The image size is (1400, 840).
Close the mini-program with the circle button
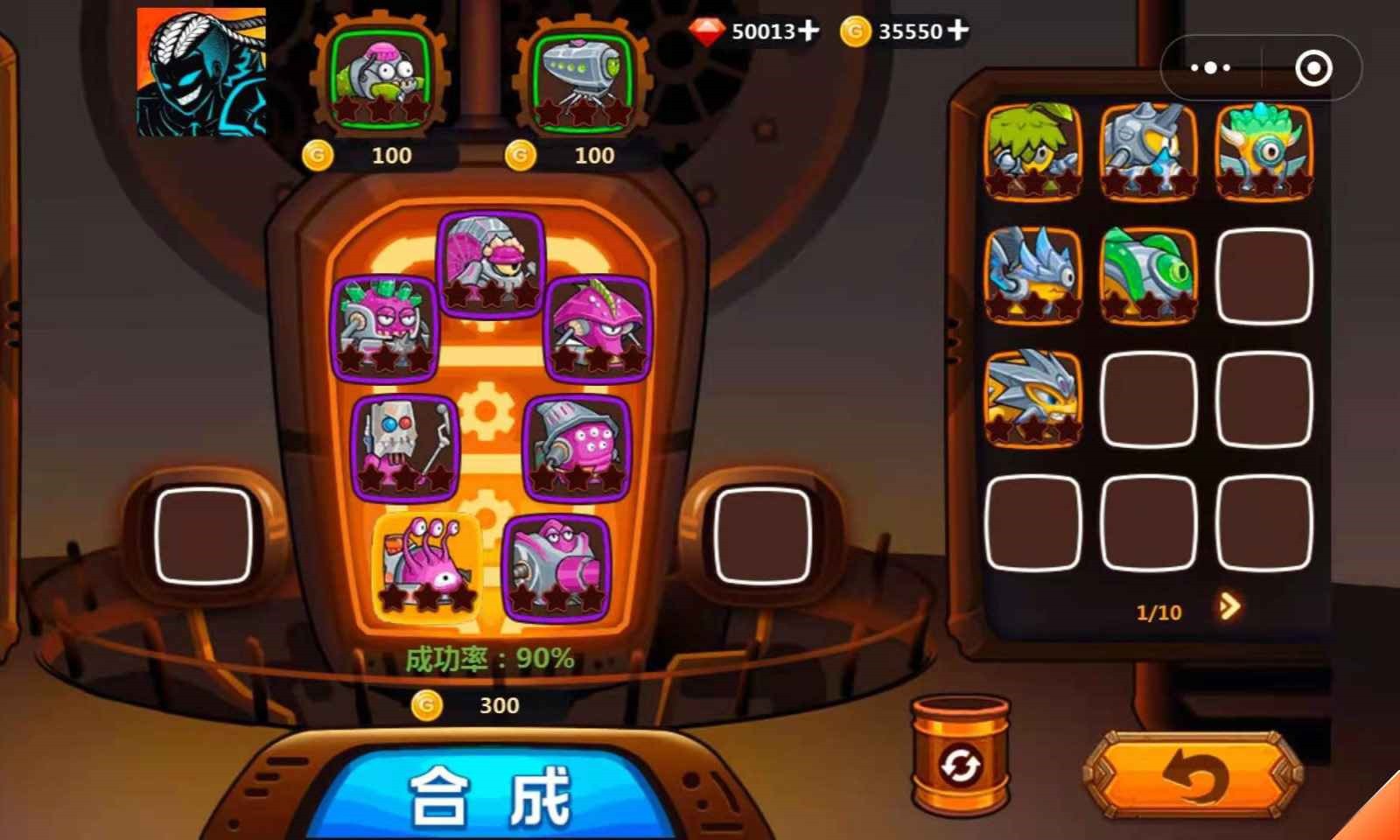point(1312,67)
